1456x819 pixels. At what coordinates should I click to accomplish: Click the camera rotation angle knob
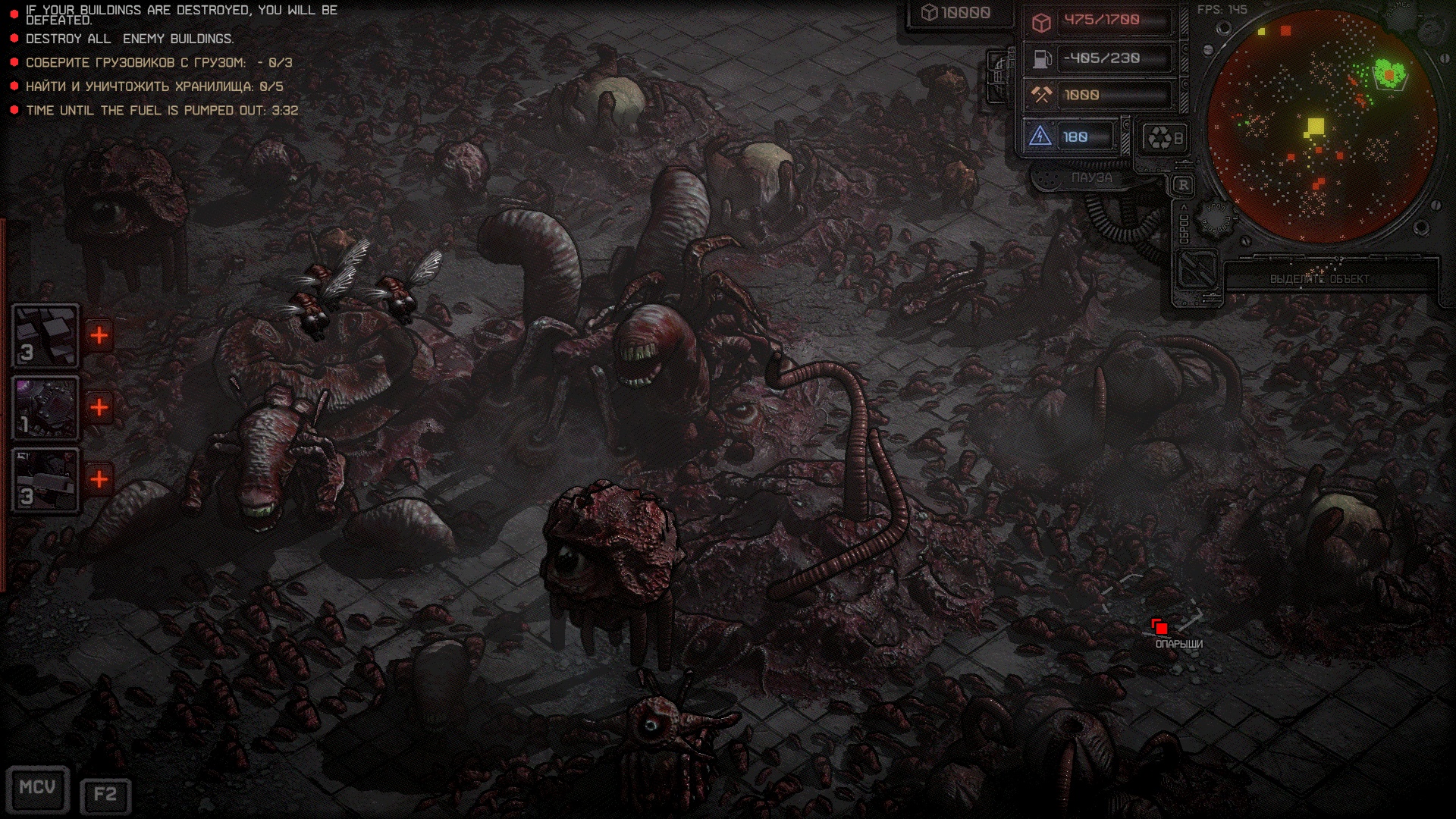(x=1215, y=219)
